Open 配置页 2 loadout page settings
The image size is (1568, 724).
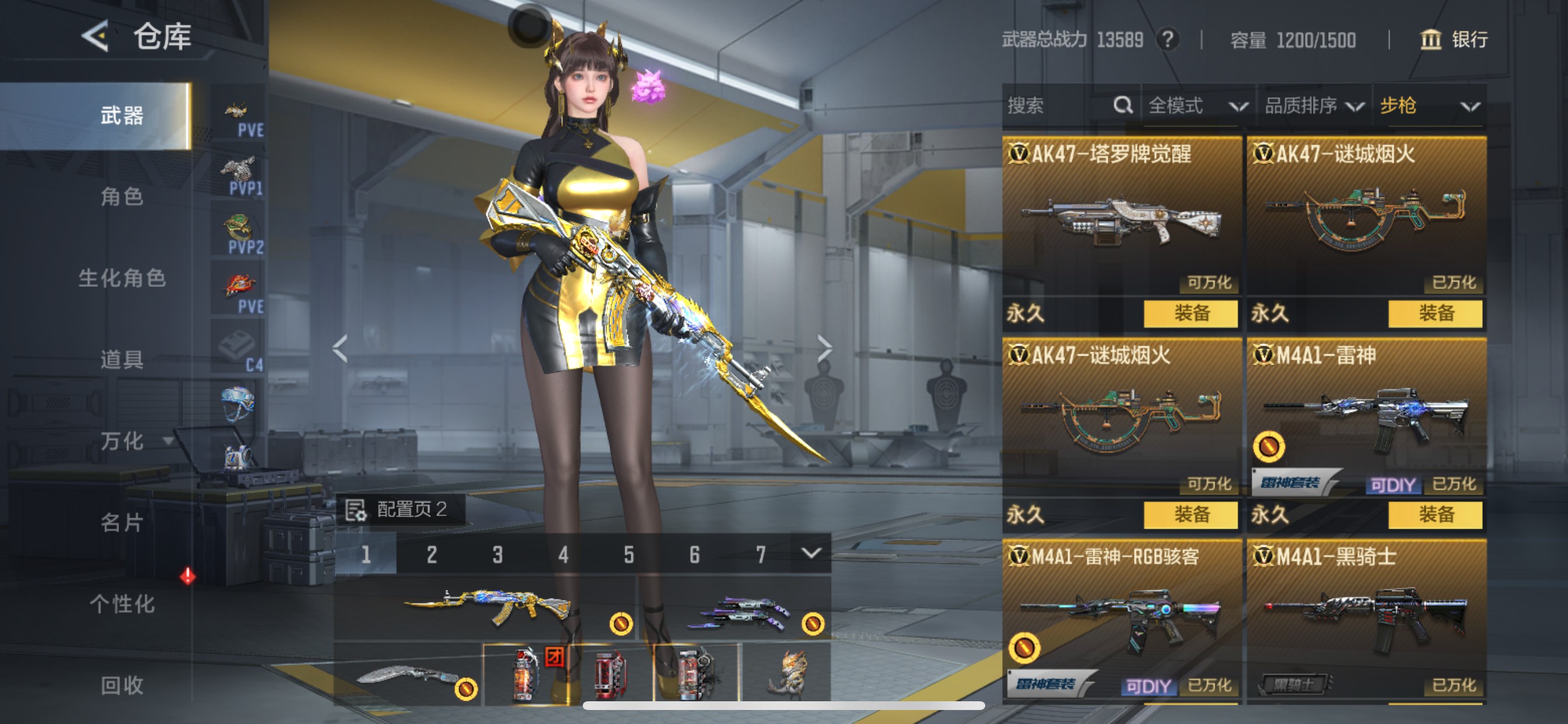click(x=401, y=509)
